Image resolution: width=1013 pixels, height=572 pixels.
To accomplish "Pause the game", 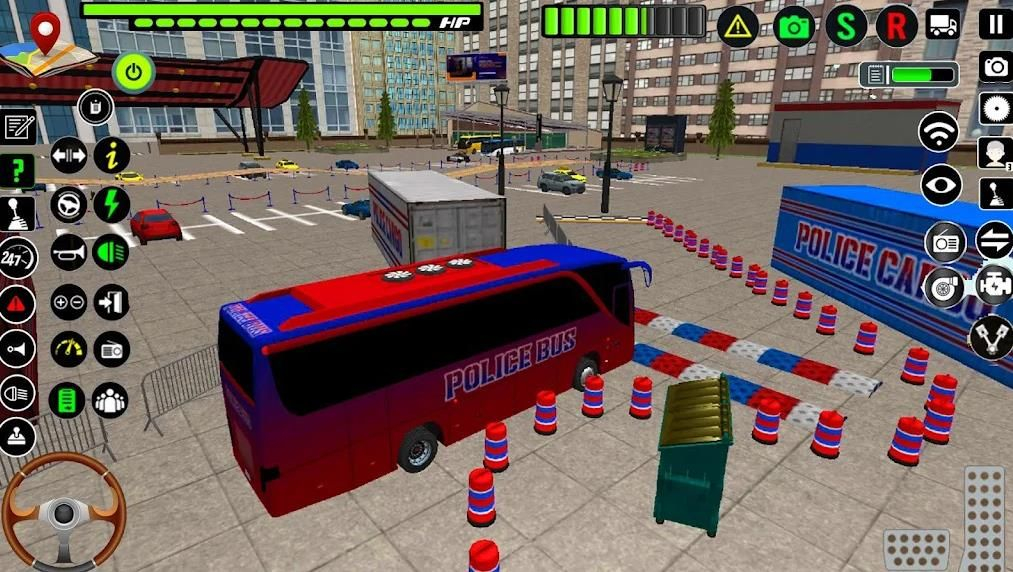I will (995, 24).
